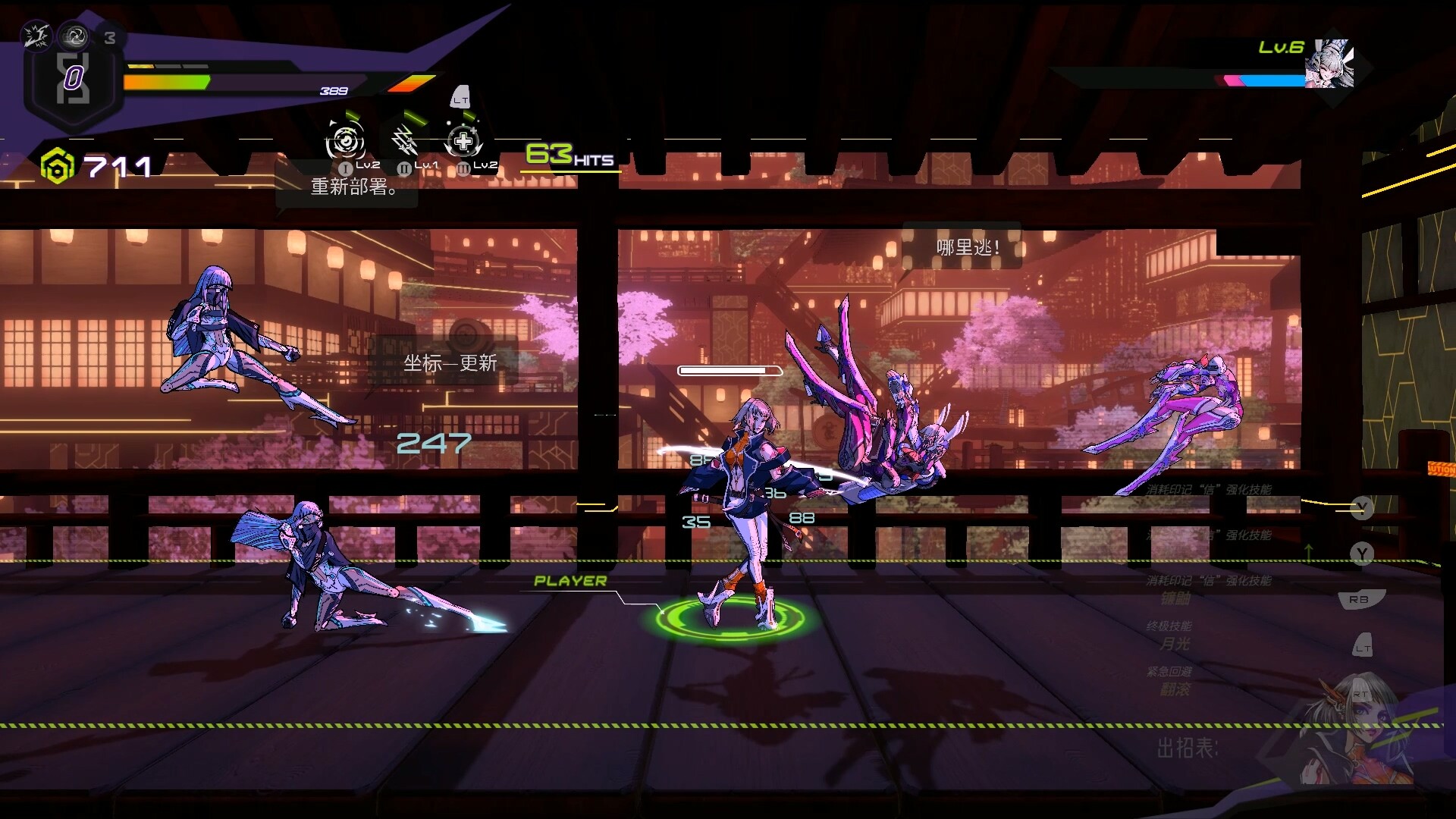1456x819 pixels.
Task: Click the hexagon energy counter emblem
Action: [73, 78]
